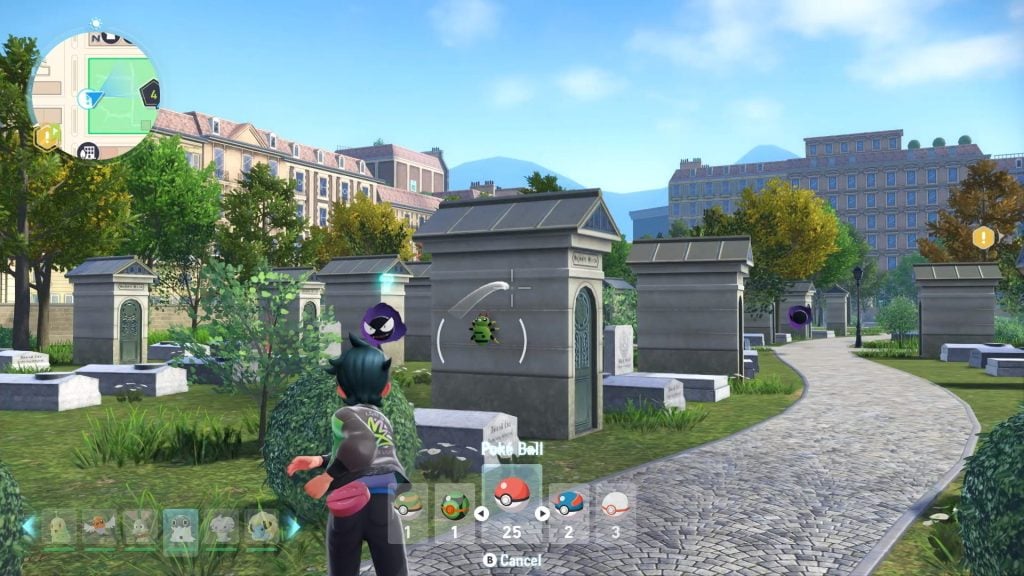Click the party bar's left cyan arrow
Screen dimensions: 1024x576
(29, 526)
